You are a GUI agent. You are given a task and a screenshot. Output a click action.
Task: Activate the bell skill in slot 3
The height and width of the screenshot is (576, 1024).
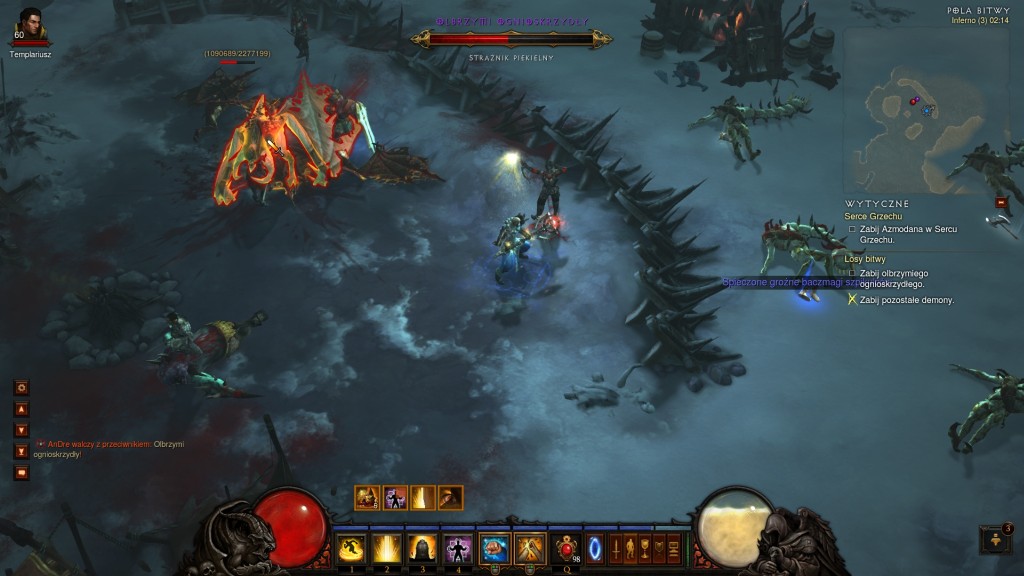421,547
